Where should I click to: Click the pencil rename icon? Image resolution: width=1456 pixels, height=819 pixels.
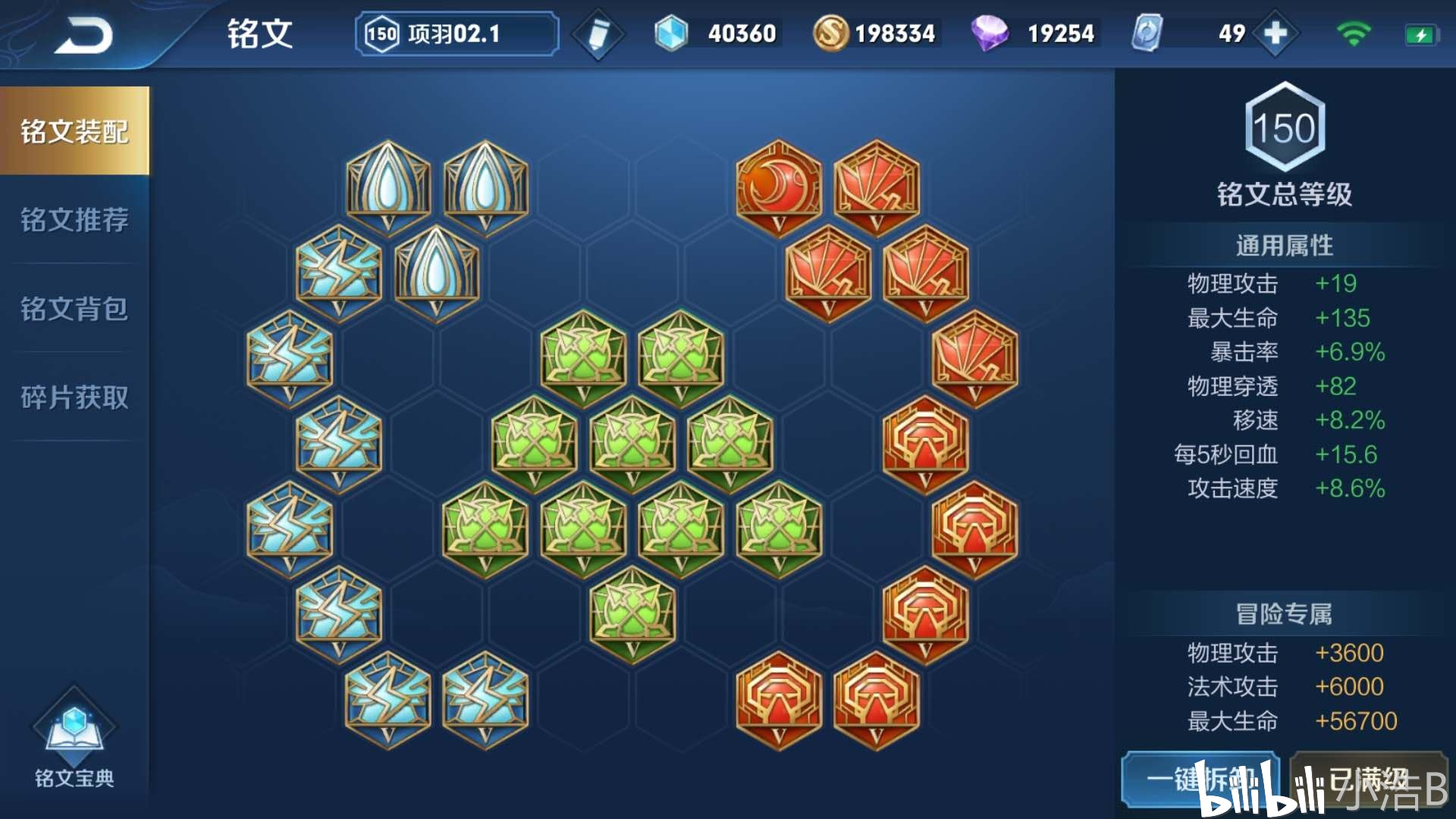click(598, 34)
